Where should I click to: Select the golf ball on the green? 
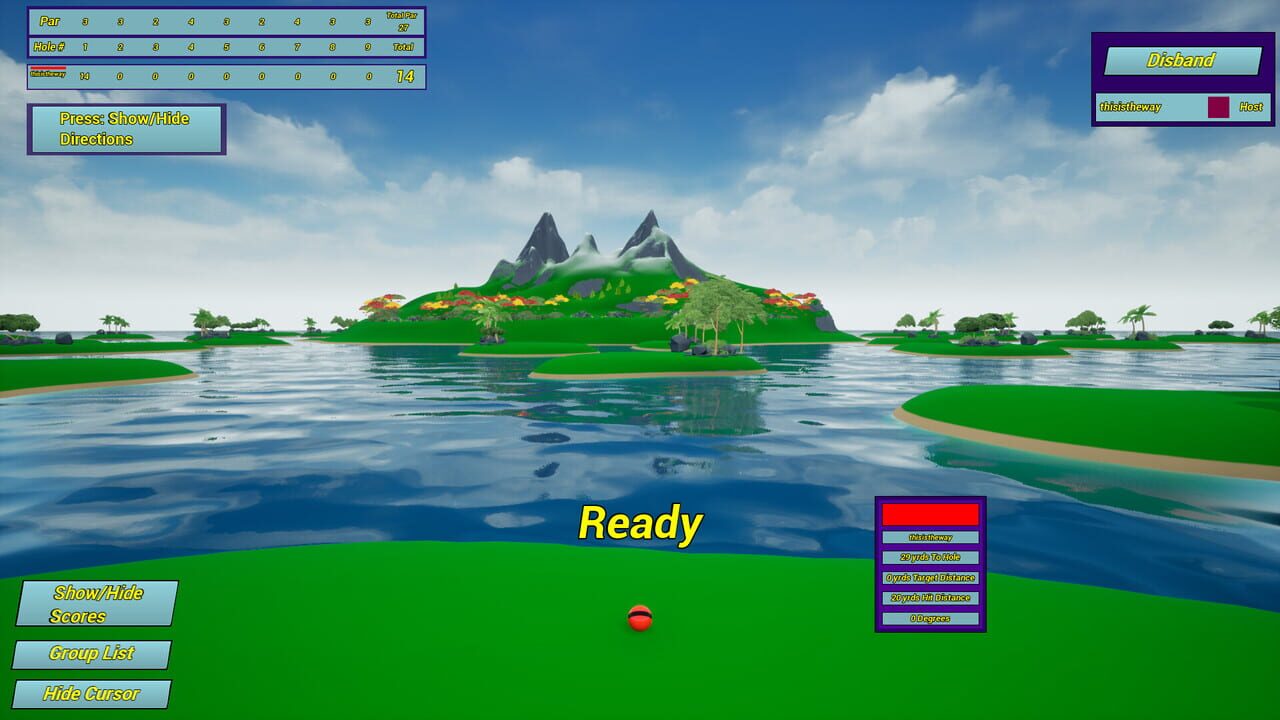click(x=639, y=620)
